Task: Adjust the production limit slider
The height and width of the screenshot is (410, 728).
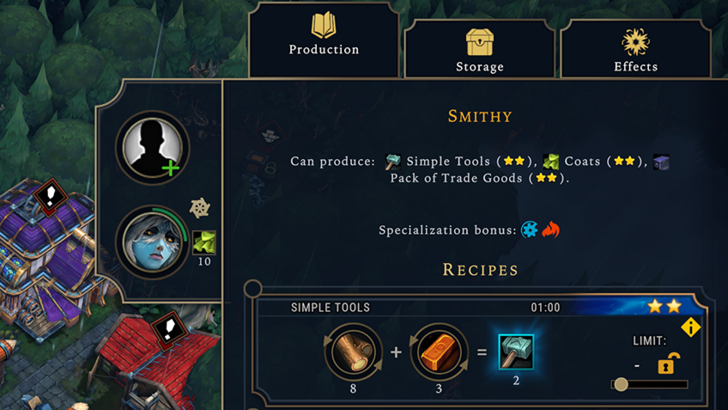Action: 622,384
